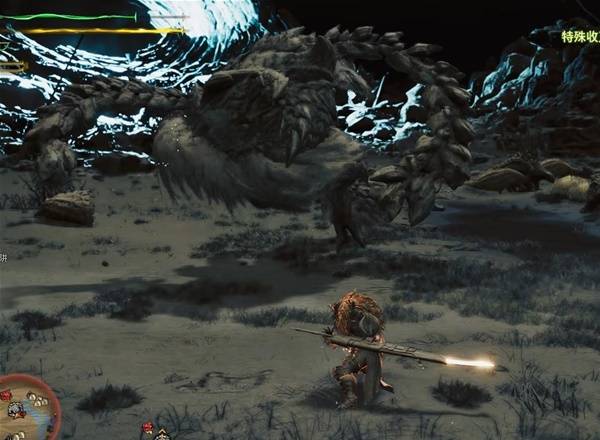This screenshot has height=440, width=600.
Task: Open the 特殊收 notification text
Action: (579, 37)
